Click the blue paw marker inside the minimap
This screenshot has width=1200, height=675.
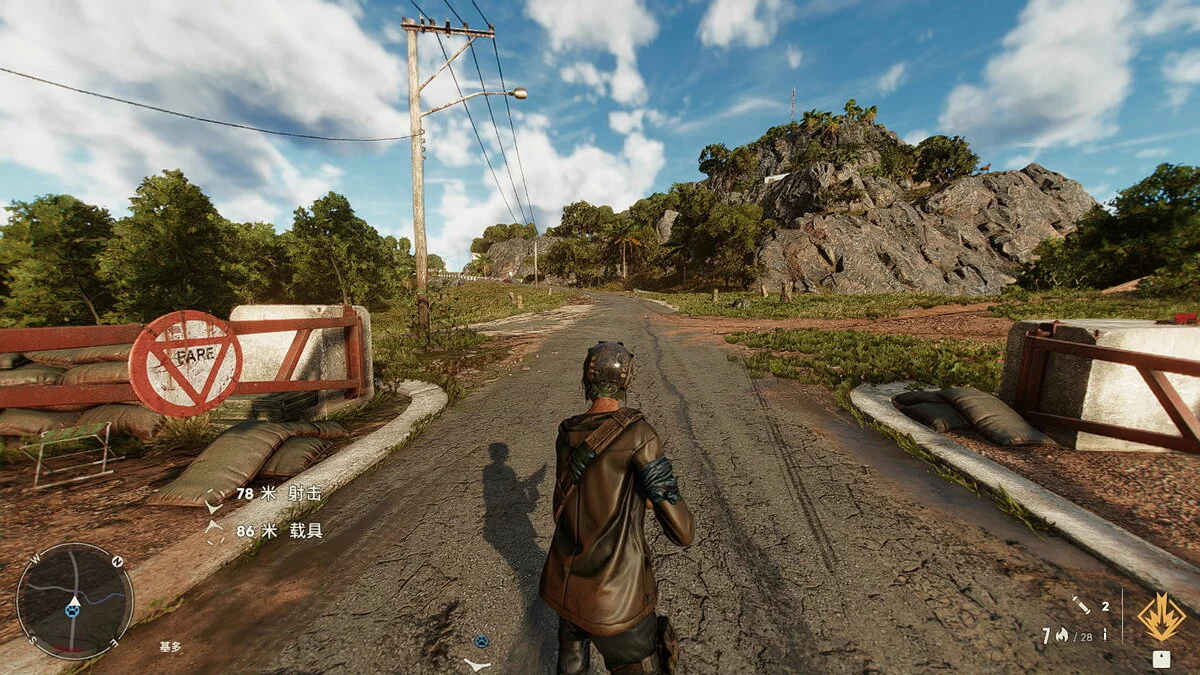(x=73, y=609)
